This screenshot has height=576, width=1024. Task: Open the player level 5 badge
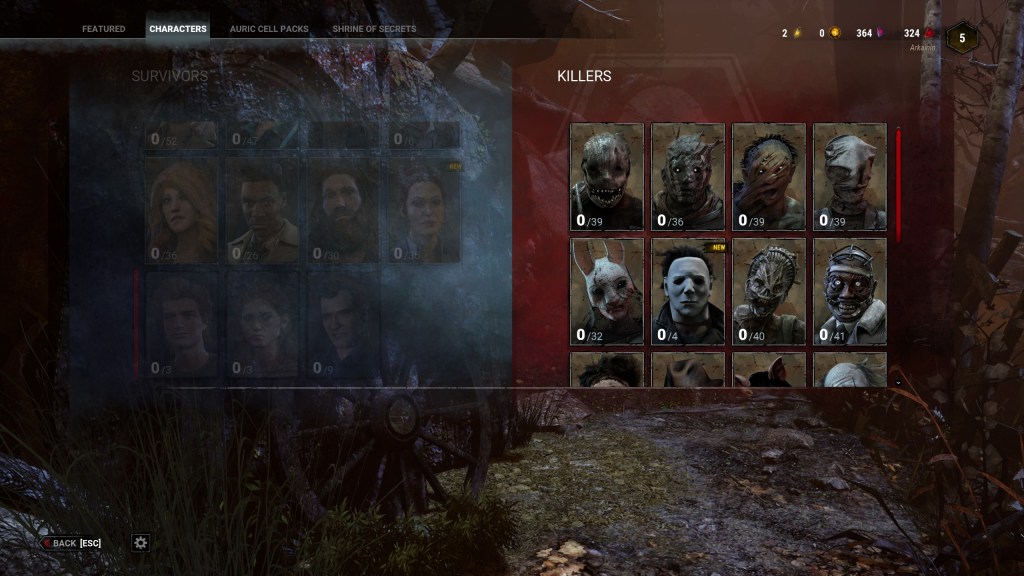click(x=962, y=38)
